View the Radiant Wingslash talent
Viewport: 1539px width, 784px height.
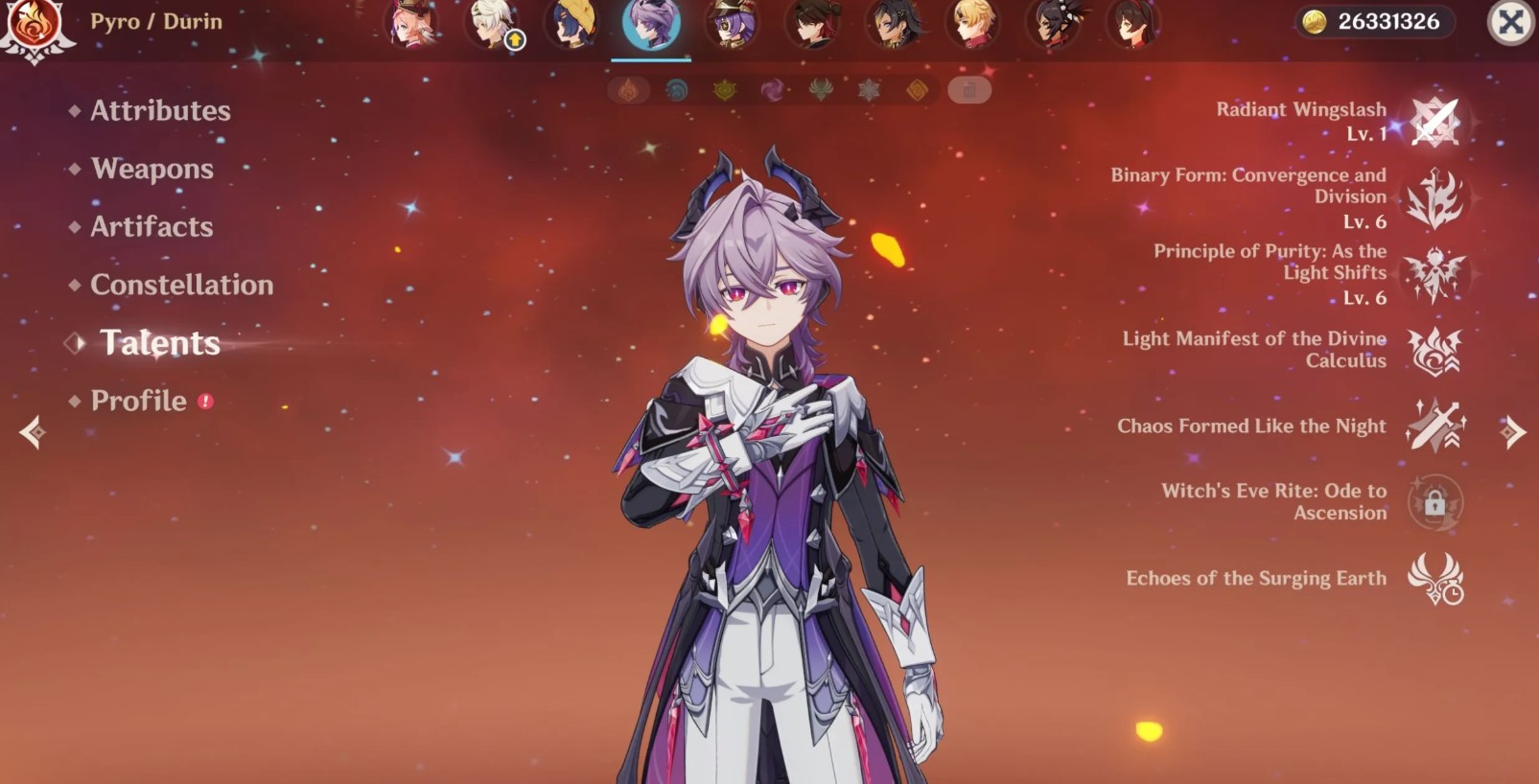[x=1434, y=122]
